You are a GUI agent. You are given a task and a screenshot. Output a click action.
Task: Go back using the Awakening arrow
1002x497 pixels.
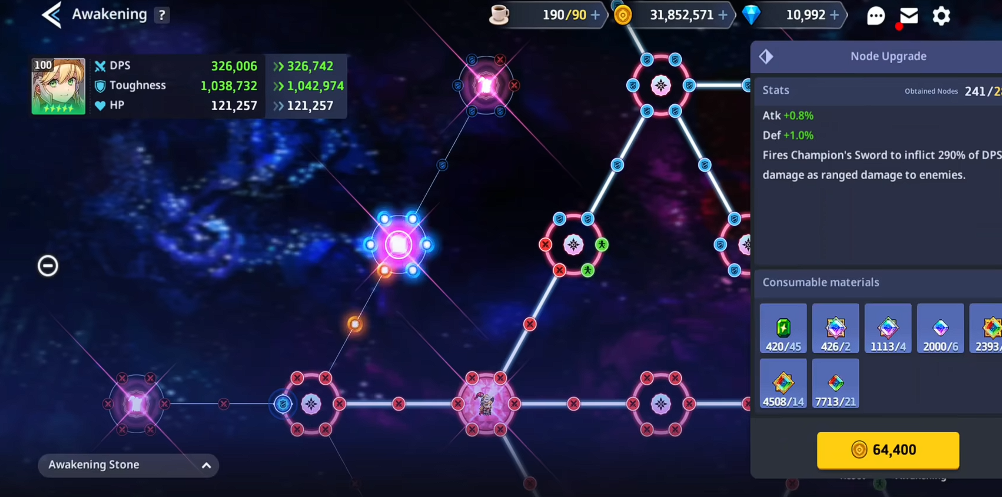point(52,15)
